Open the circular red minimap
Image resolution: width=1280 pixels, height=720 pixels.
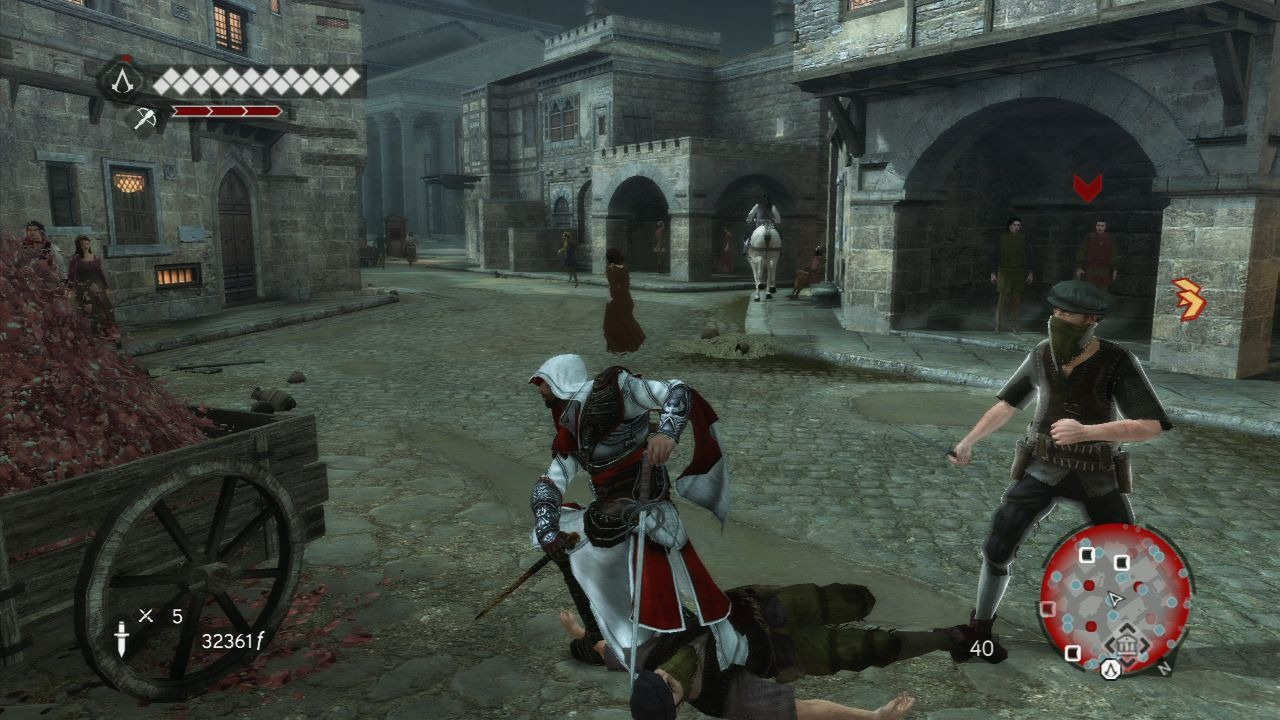(x=1115, y=597)
